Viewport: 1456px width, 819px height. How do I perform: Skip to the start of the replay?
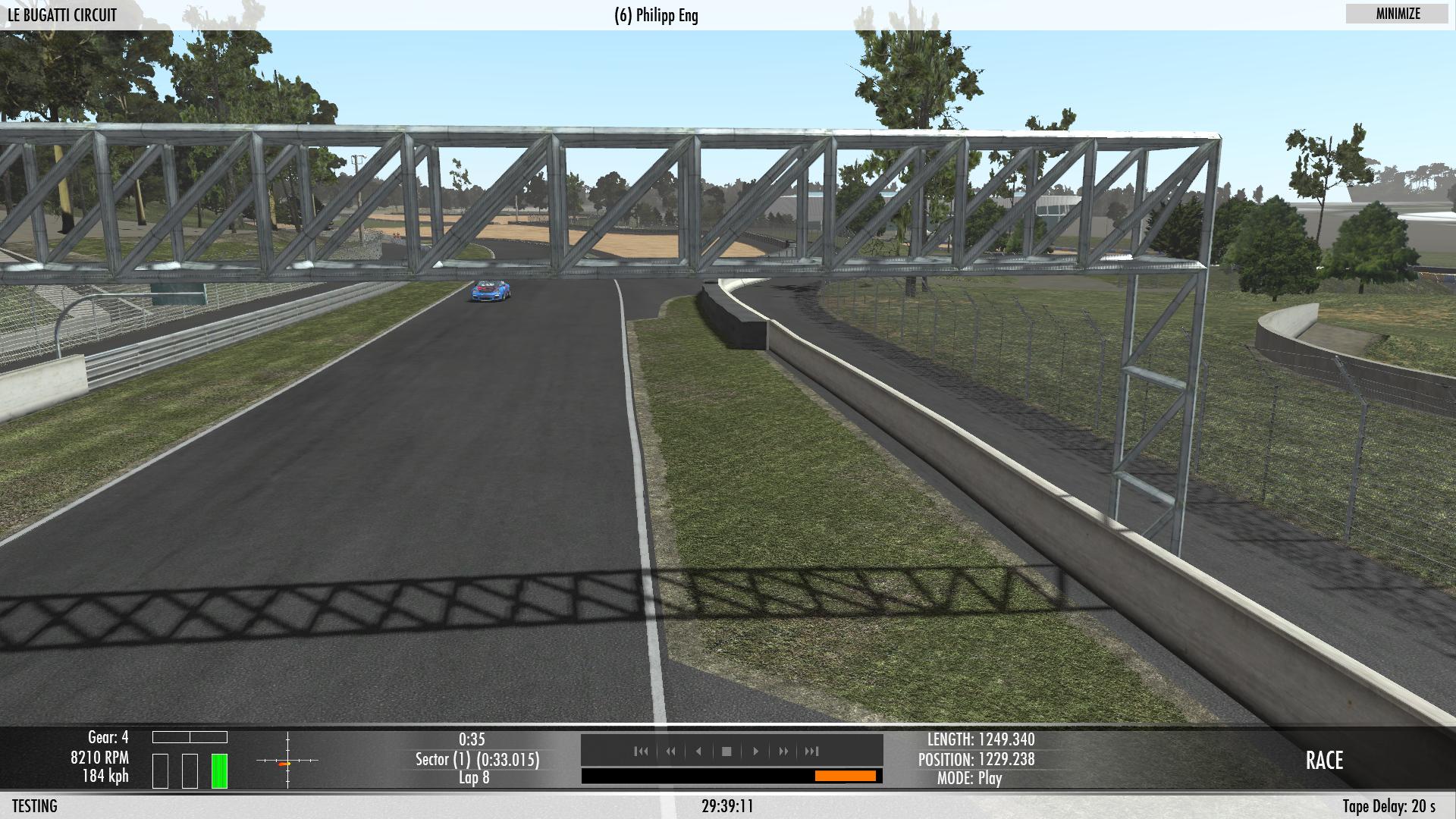click(x=641, y=752)
